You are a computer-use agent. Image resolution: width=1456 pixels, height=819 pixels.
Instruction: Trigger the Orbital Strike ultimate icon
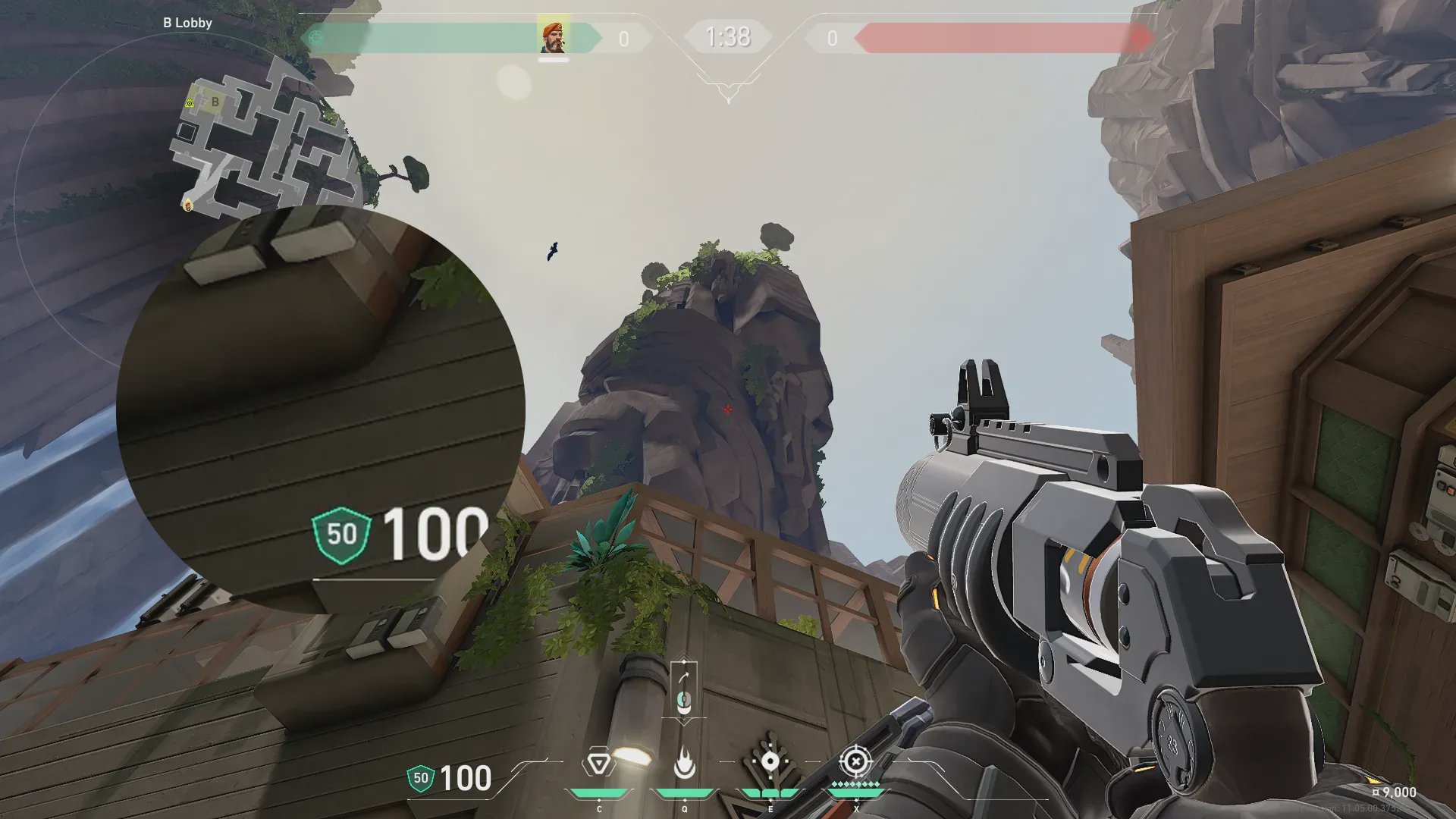(x=855, y=761)
